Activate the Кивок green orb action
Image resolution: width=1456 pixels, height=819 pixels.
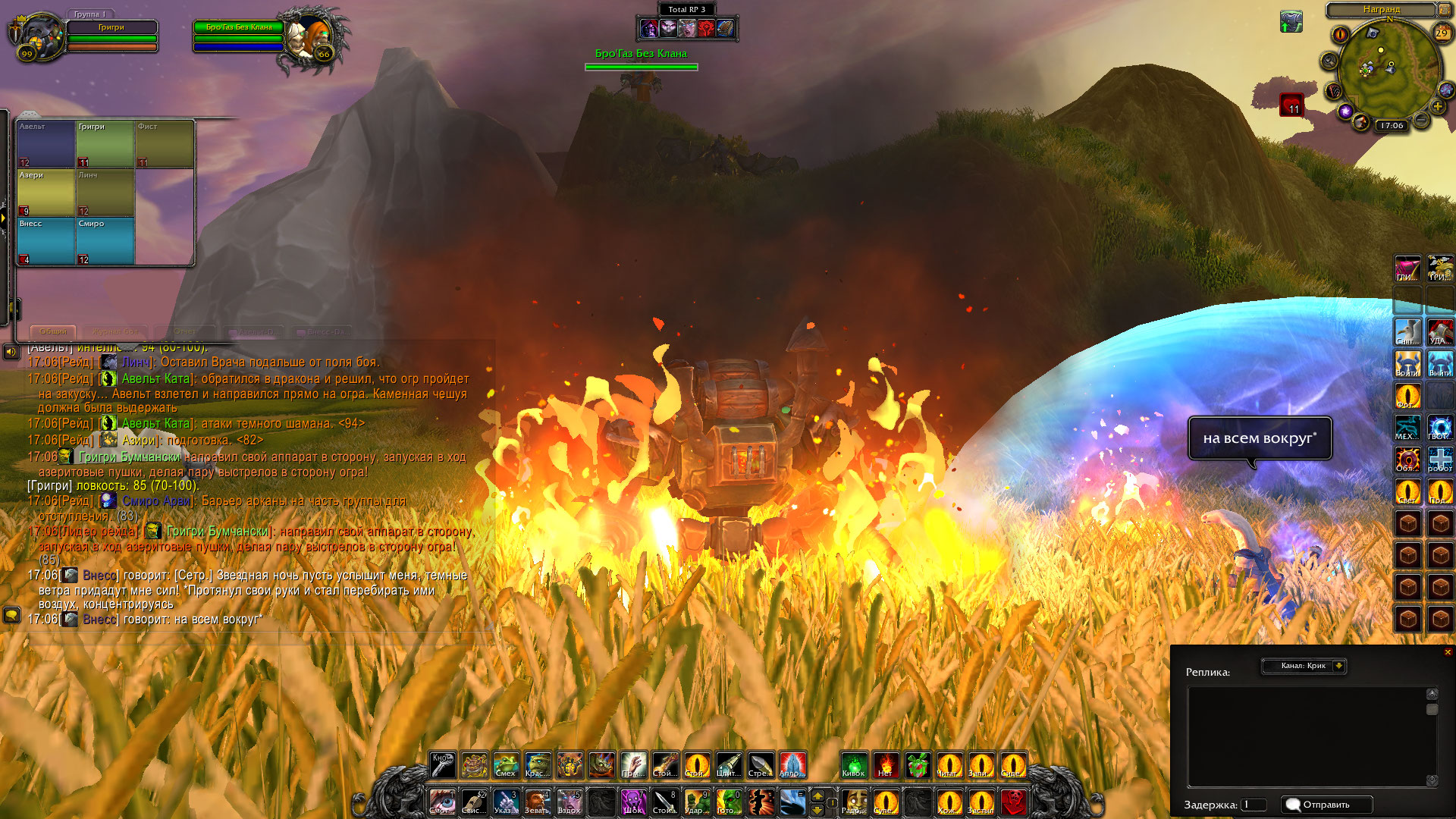[854, 765]
